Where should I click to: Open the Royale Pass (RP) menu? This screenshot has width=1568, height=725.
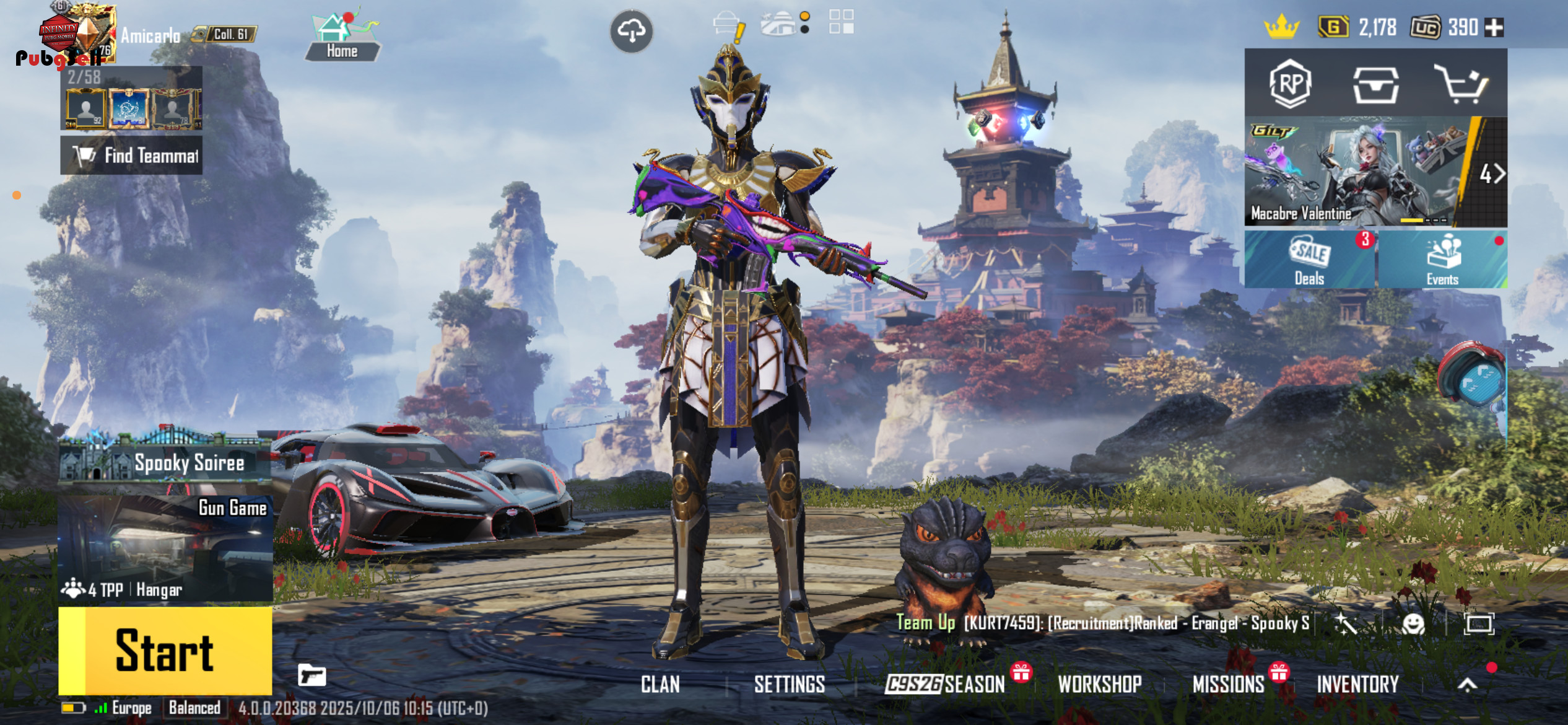pyautogui.click(x=1290, y=84)
